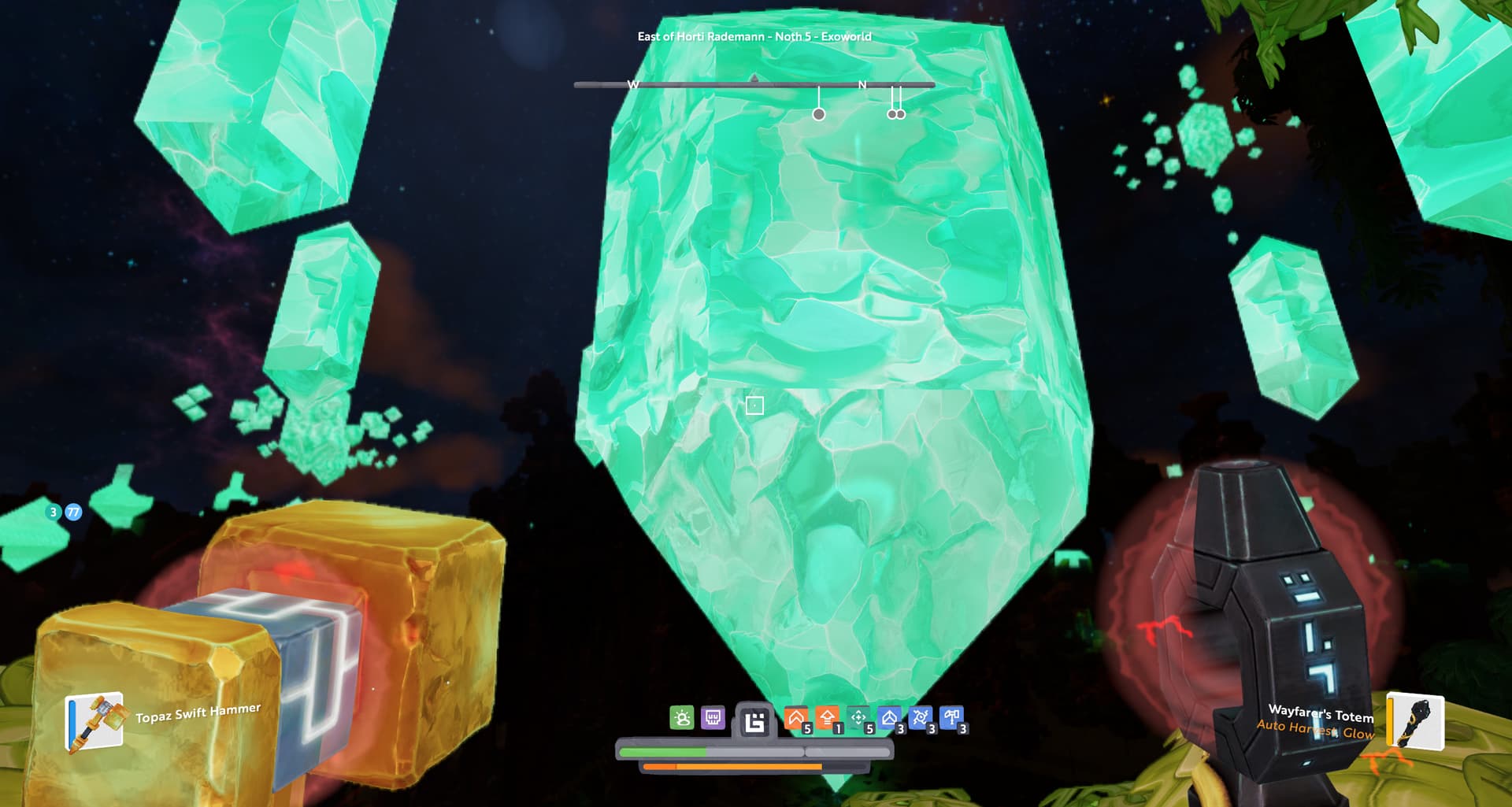Screen dimensions: 1512x807
Task: Open the central square-face menu icon
Action: pyautogui.click(x=754, y=721)
